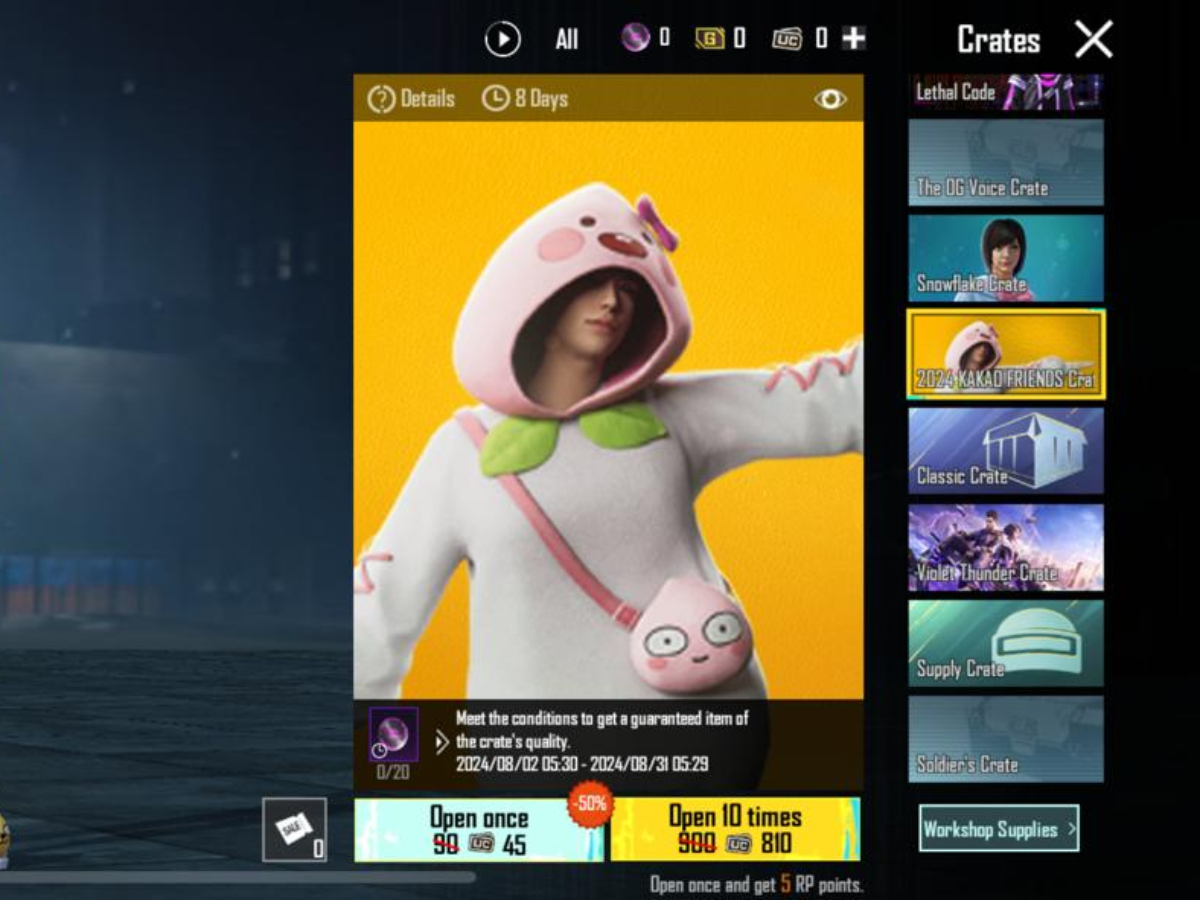Image resolution: width=1200 pixels, height=900 pixels.
Task: Play the crate preview video
Action: (502, 40)
